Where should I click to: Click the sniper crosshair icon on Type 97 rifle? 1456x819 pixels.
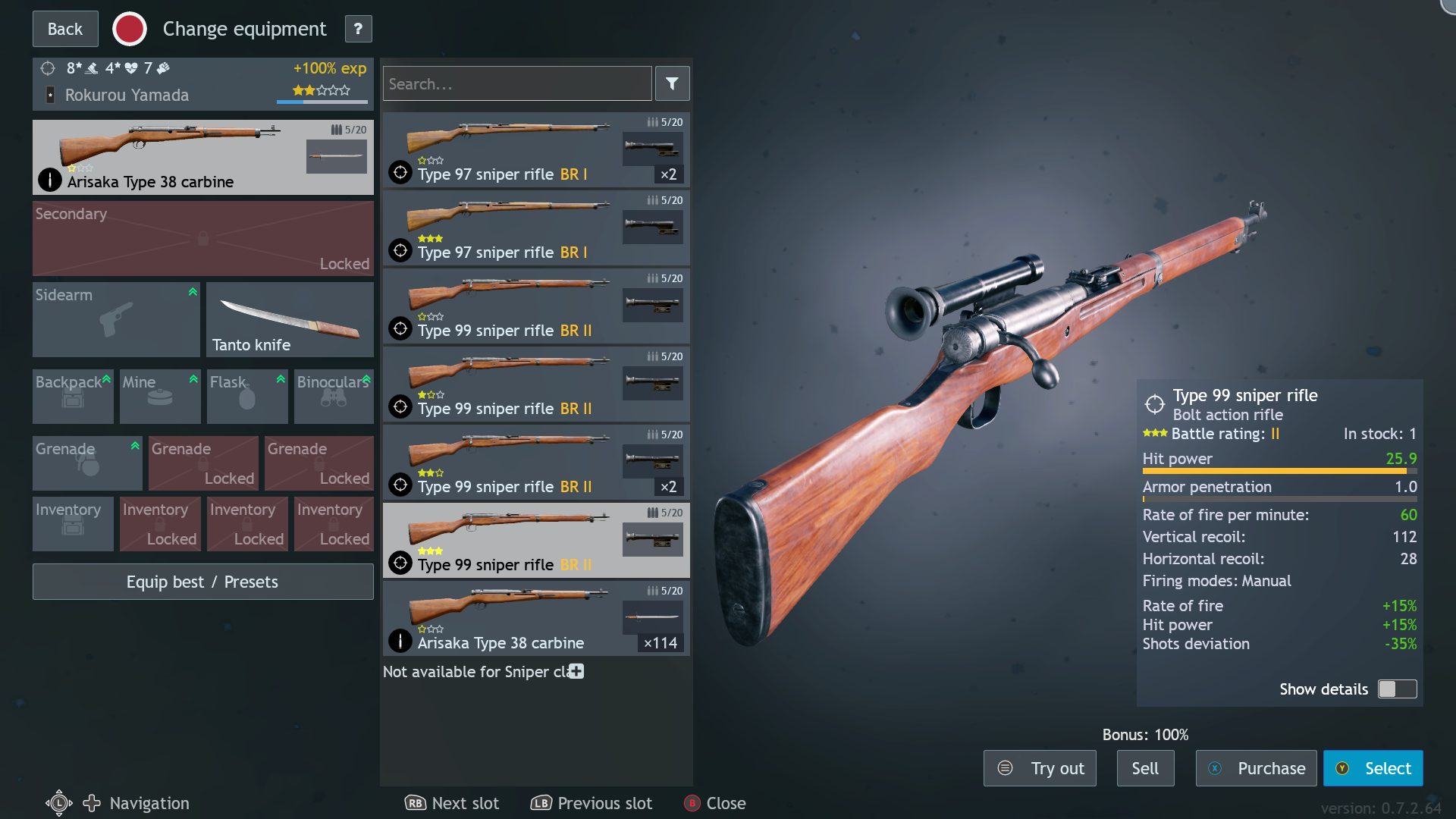(x=400, y=172)
